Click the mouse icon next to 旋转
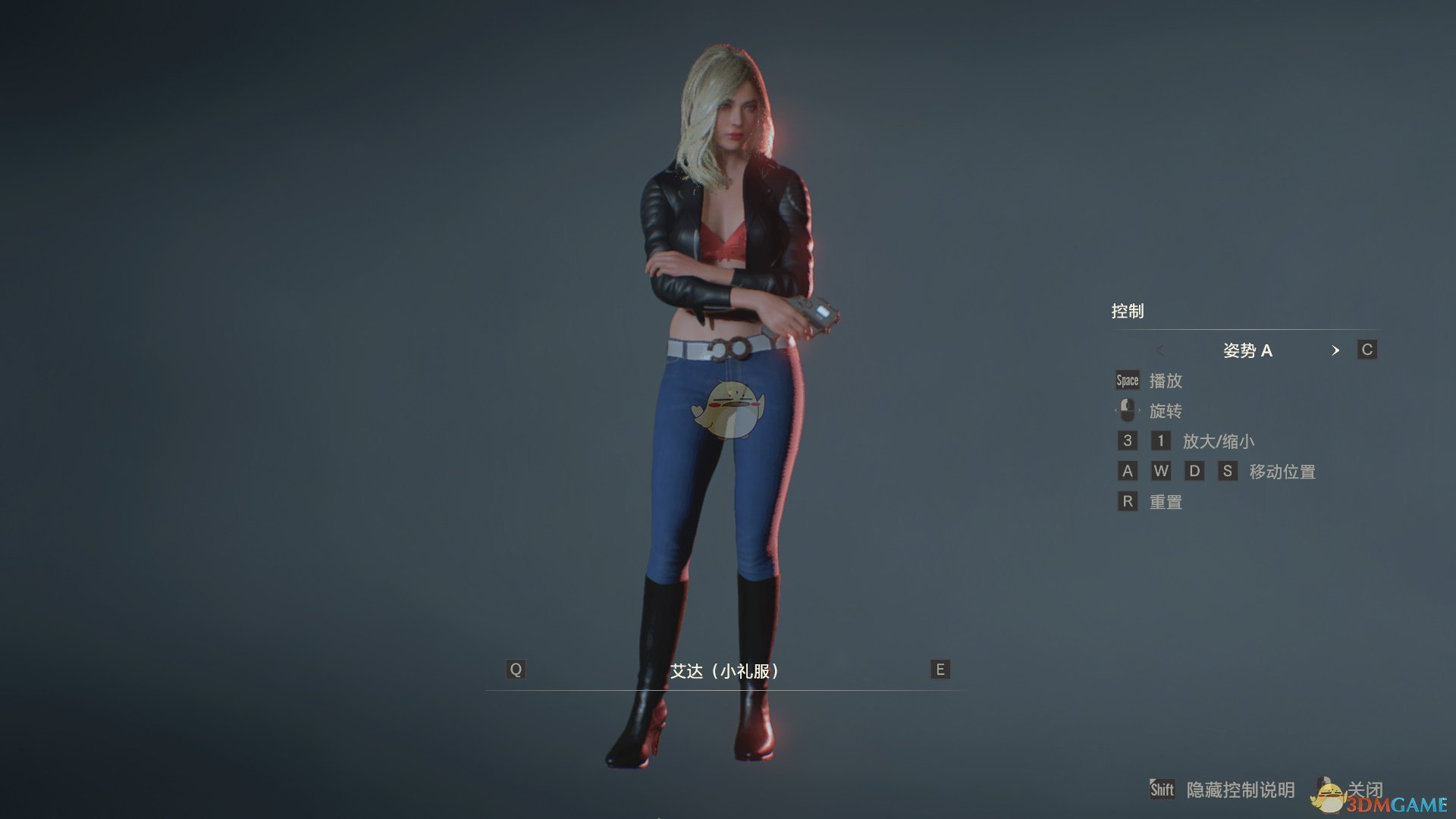 [x=1127, y=409]
